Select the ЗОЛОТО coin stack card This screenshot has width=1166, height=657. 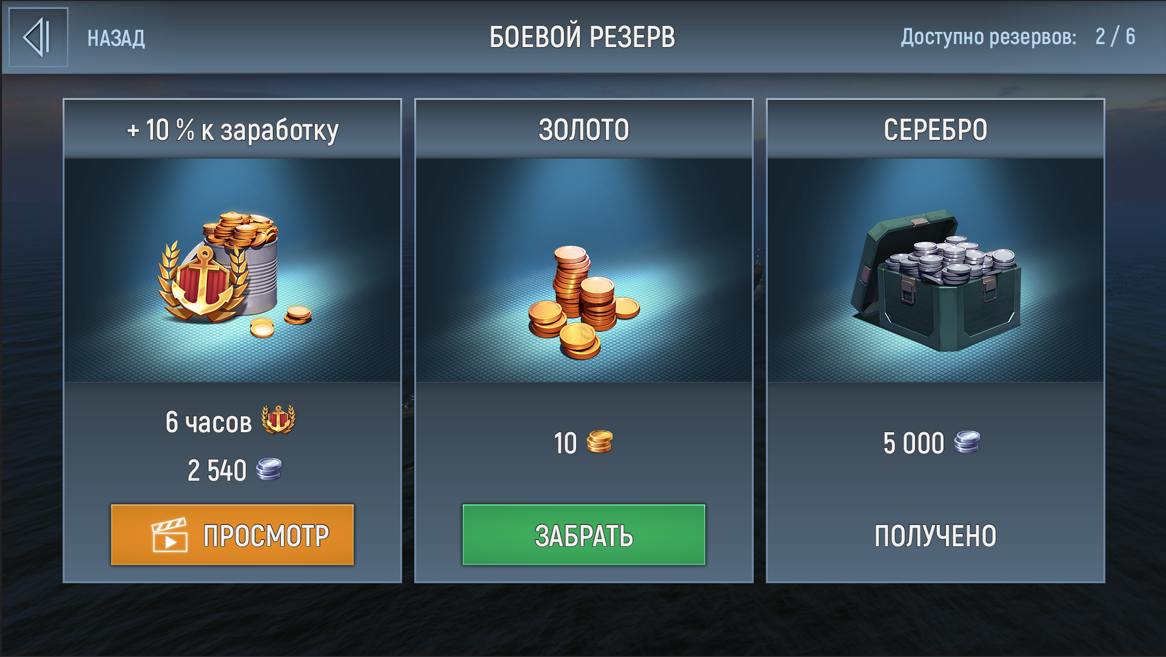click(584, 270)
